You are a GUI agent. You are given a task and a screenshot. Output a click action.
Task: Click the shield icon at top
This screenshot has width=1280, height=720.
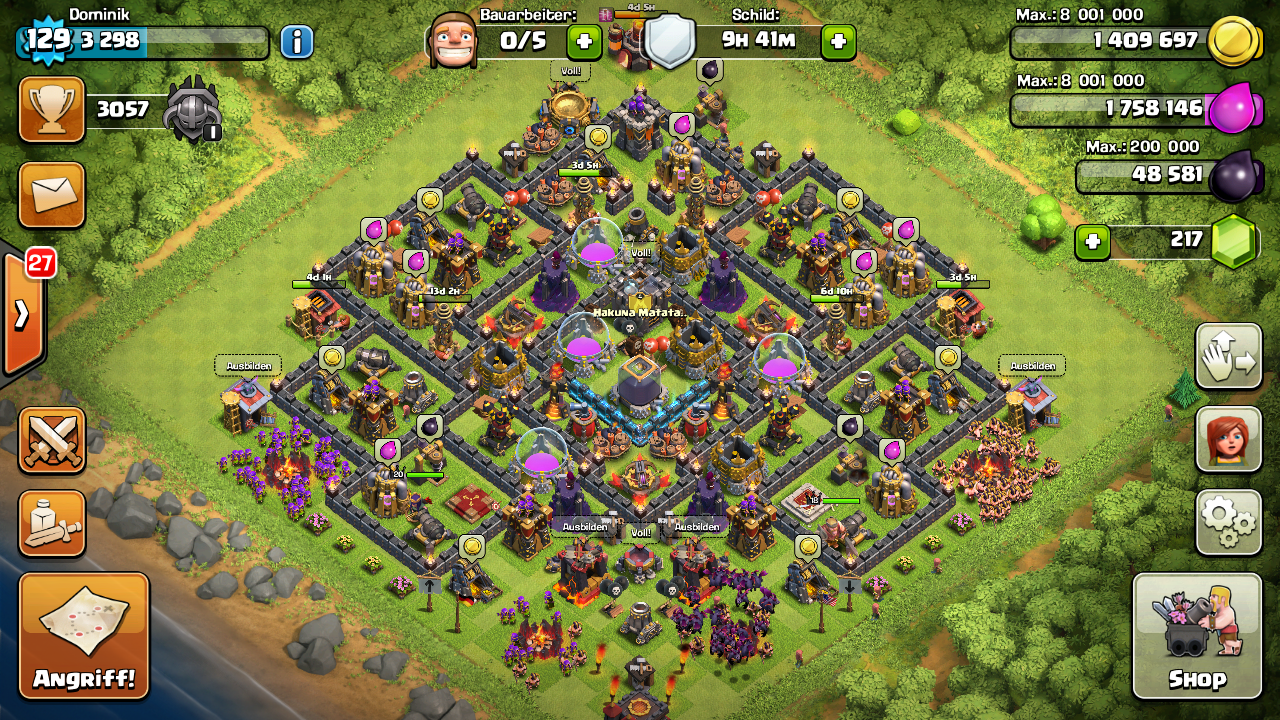tap(669, 41)
